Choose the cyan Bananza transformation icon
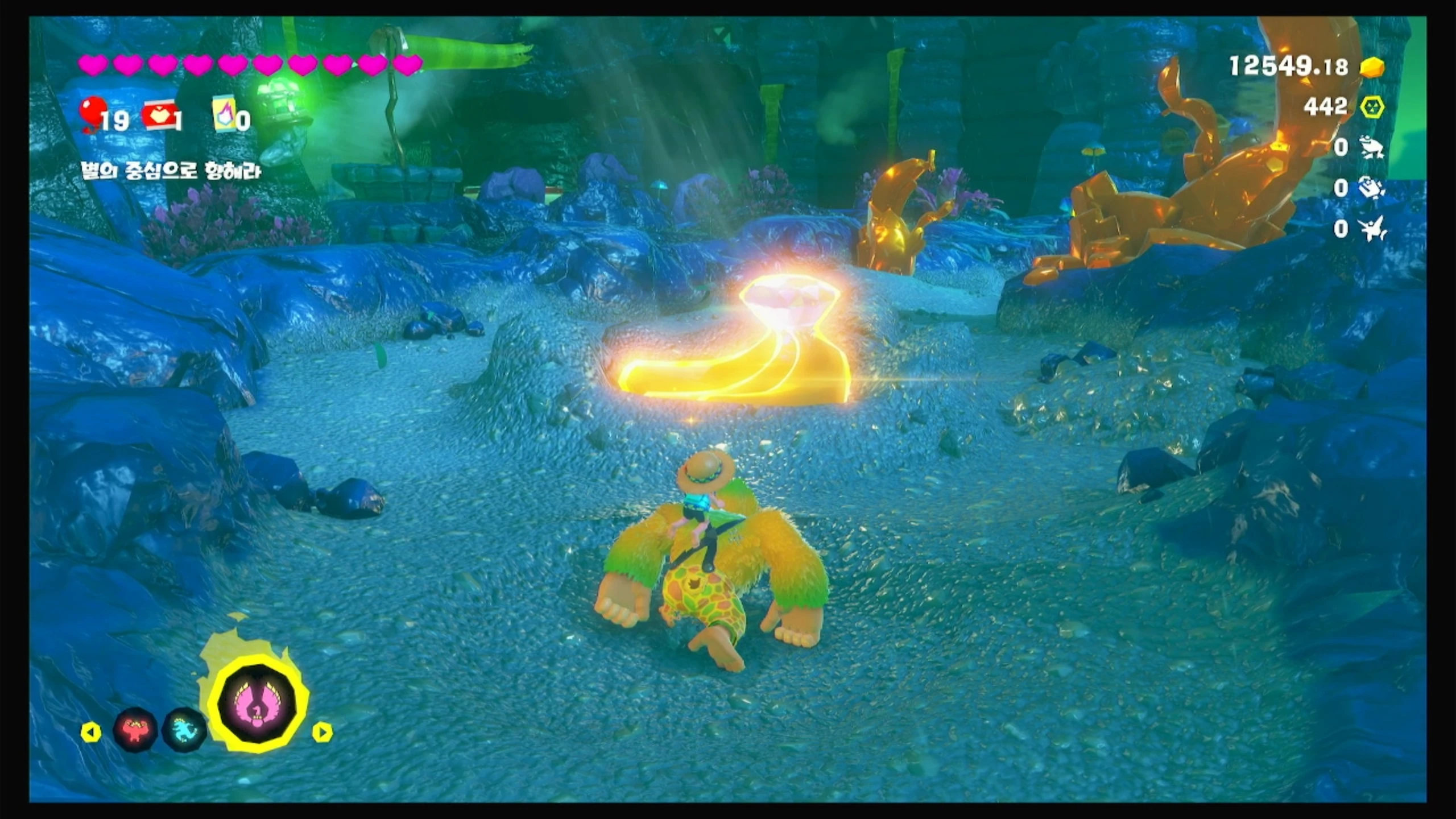This screenshot has height=819, width=1456. tap(185, 729)
